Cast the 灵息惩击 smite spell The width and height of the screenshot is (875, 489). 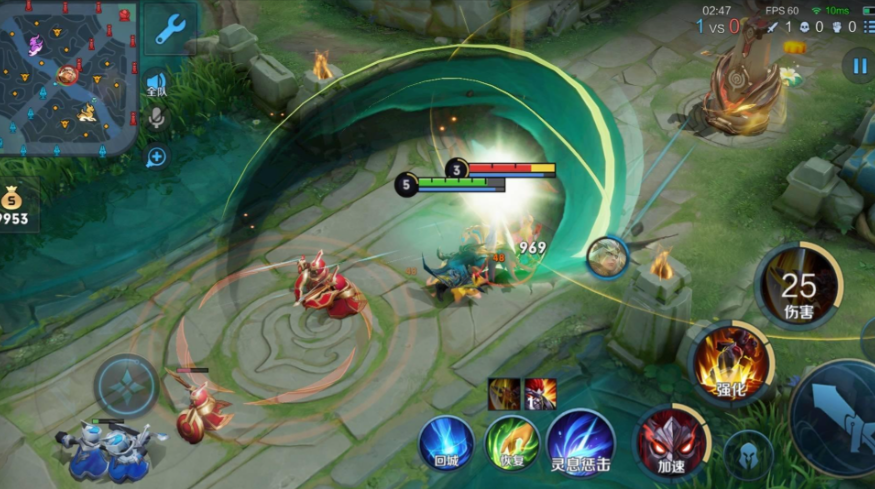click(580, 443)
